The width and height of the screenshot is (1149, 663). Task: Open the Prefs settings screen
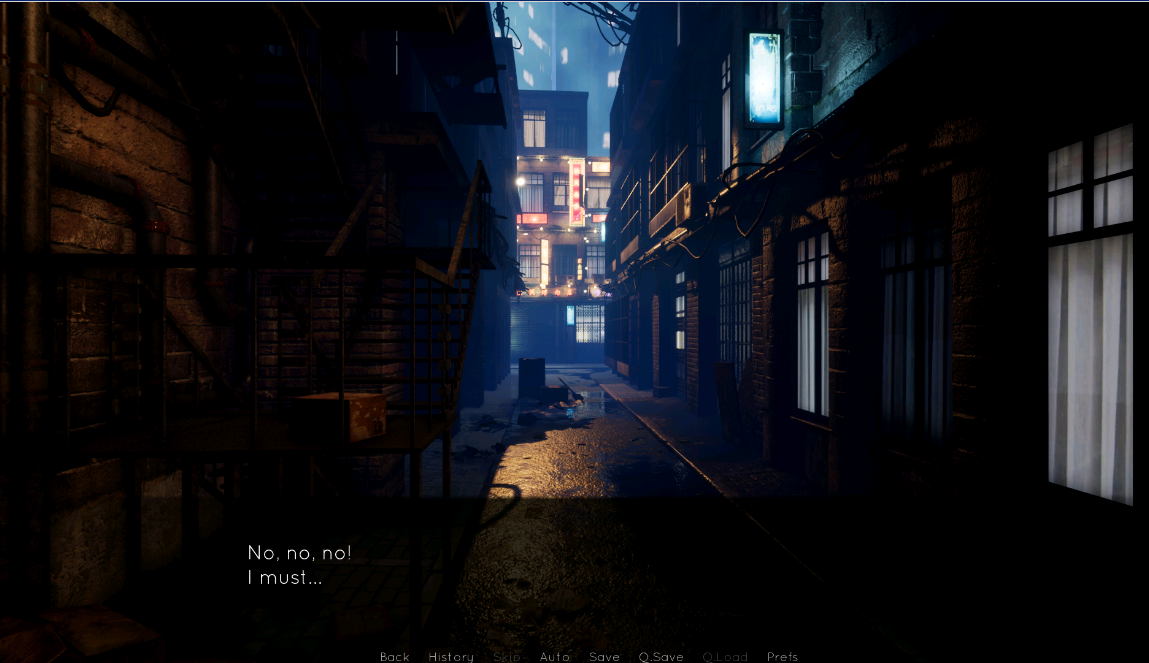click(782, 657)
